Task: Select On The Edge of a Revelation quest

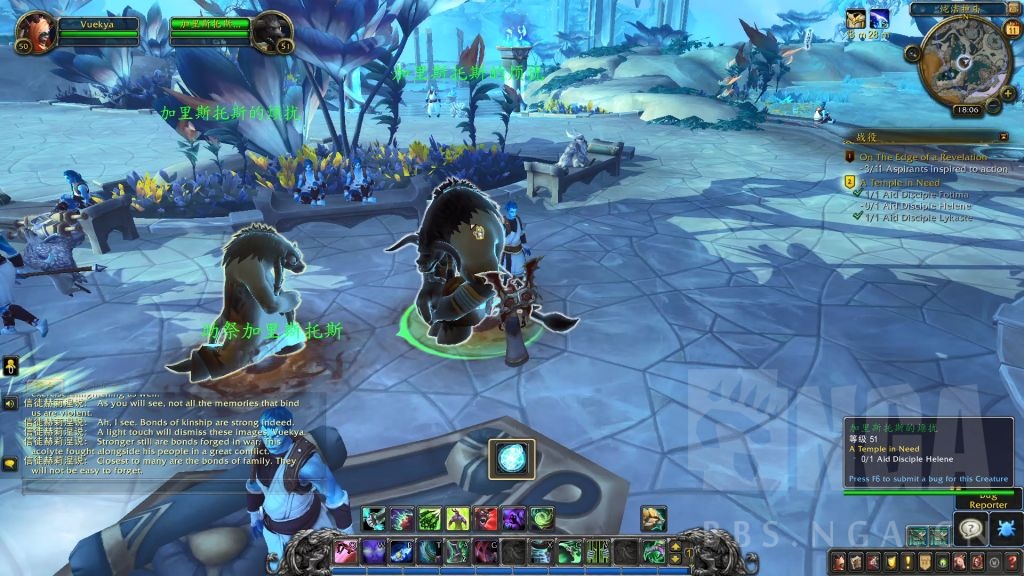Action: point(922,157)
